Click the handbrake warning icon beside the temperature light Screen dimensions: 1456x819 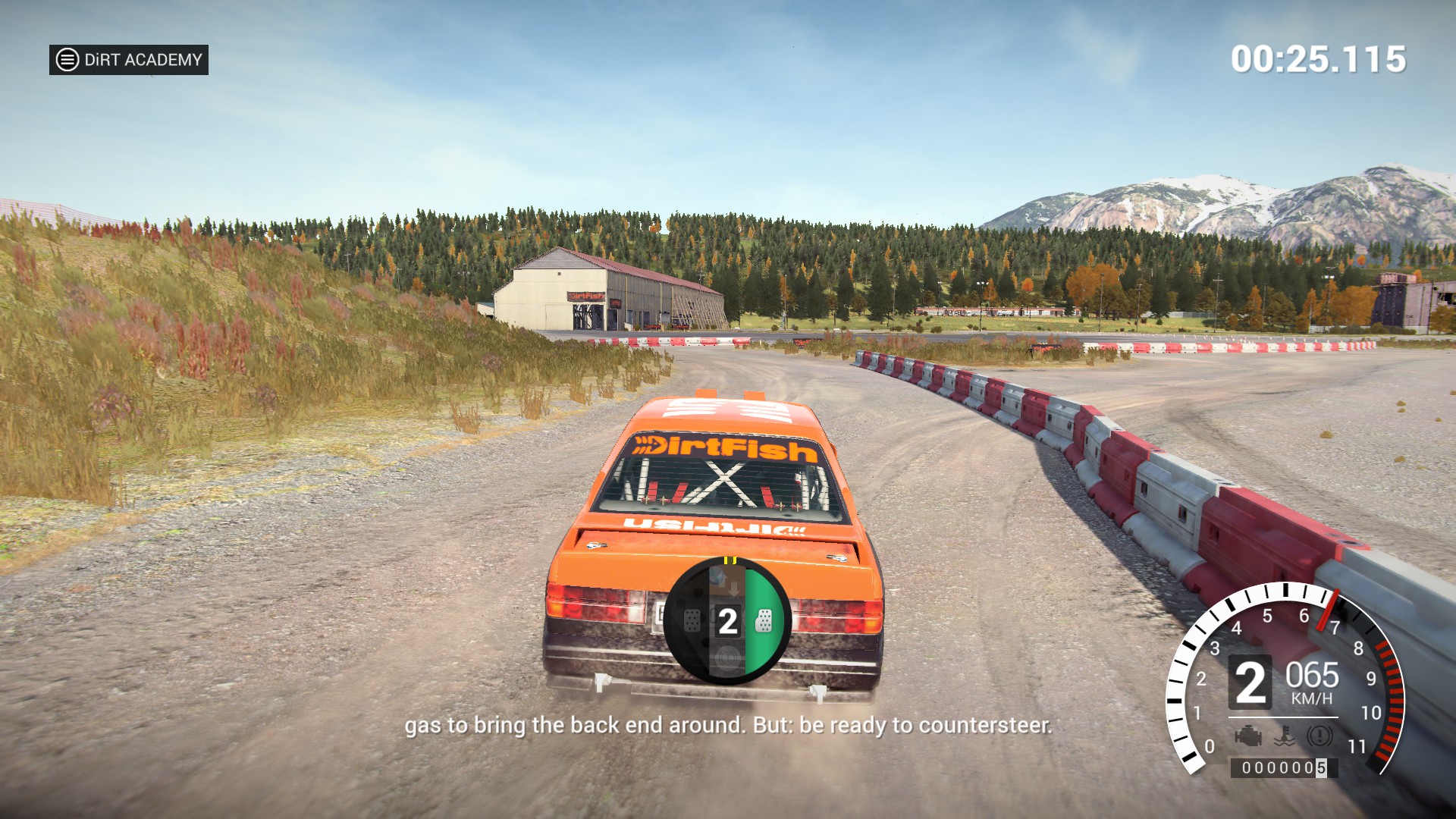click(1319, 736)
